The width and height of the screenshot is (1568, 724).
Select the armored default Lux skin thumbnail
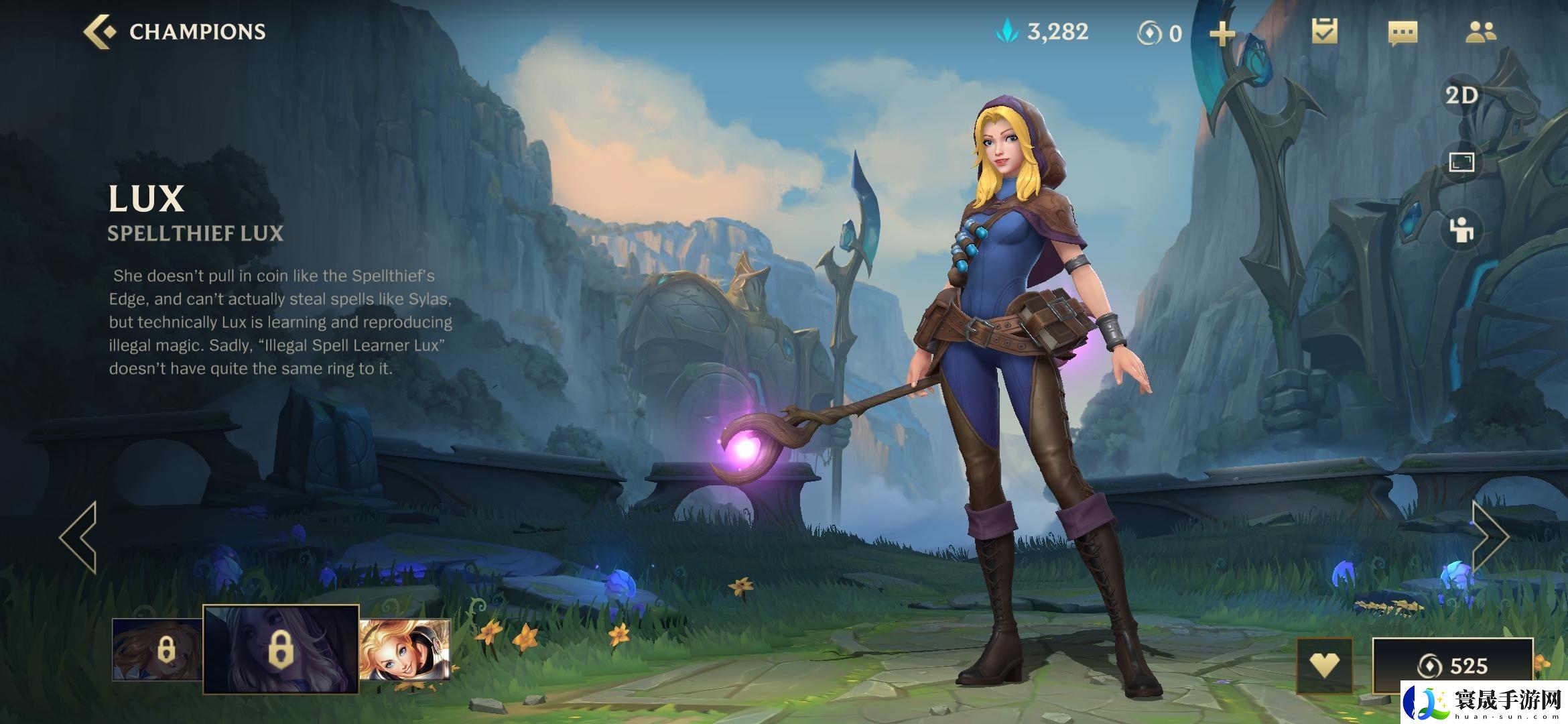tap(405, 649)
